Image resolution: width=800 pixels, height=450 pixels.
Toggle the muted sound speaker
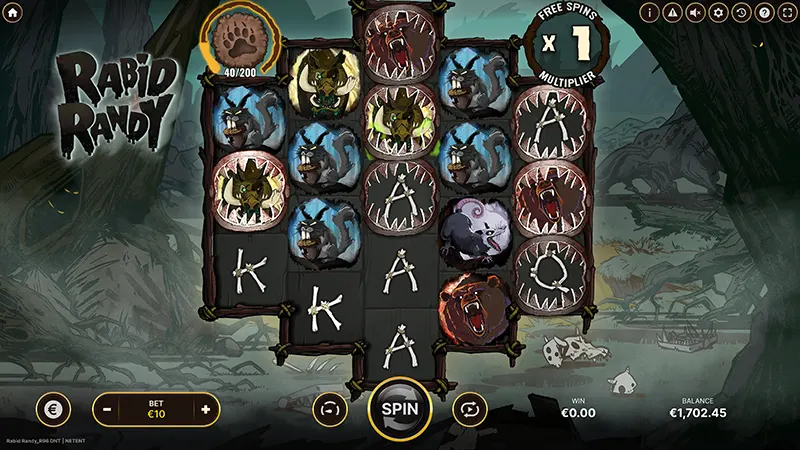click(696, 13)
